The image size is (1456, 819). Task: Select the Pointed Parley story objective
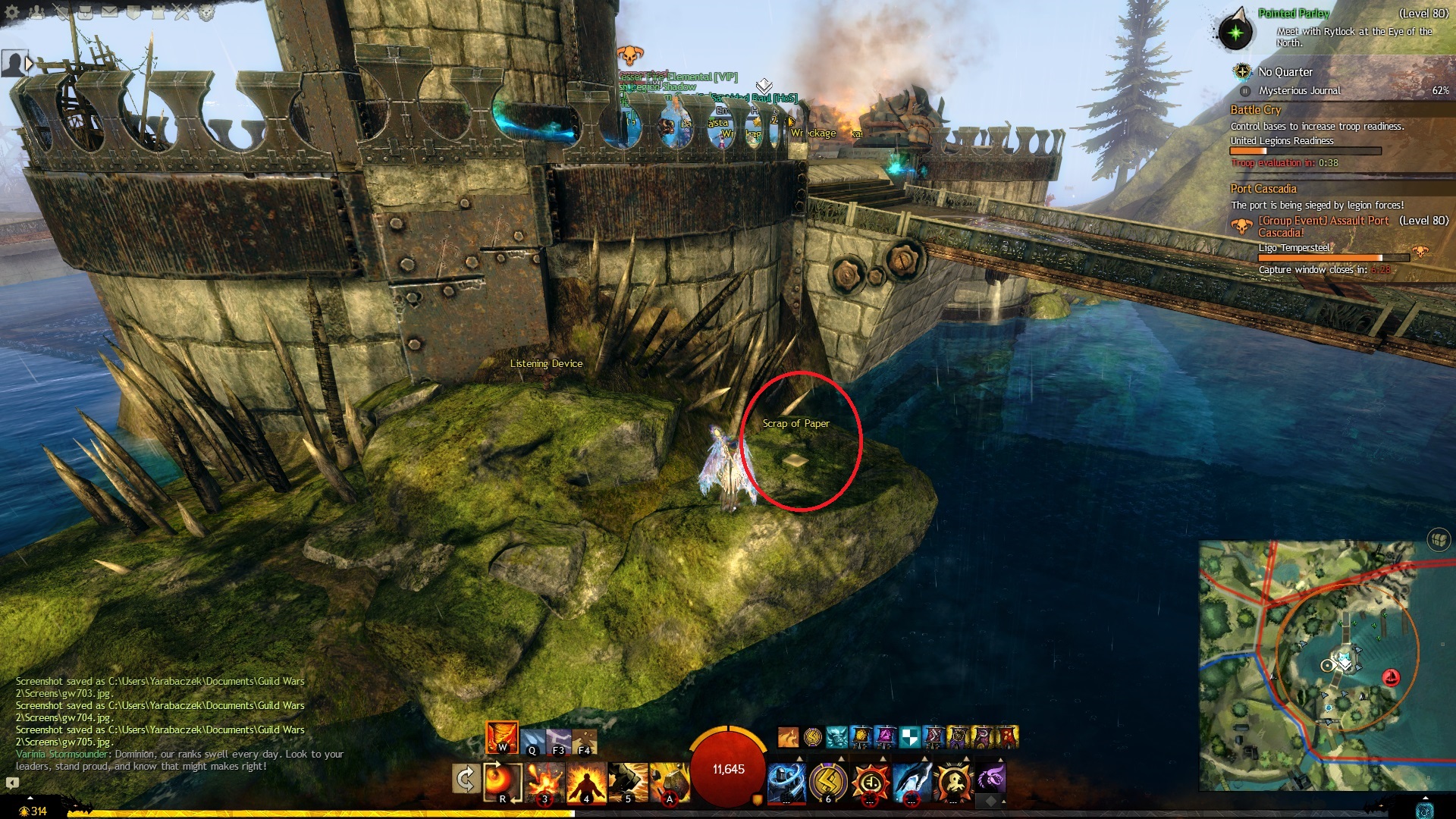[1294, 14]
